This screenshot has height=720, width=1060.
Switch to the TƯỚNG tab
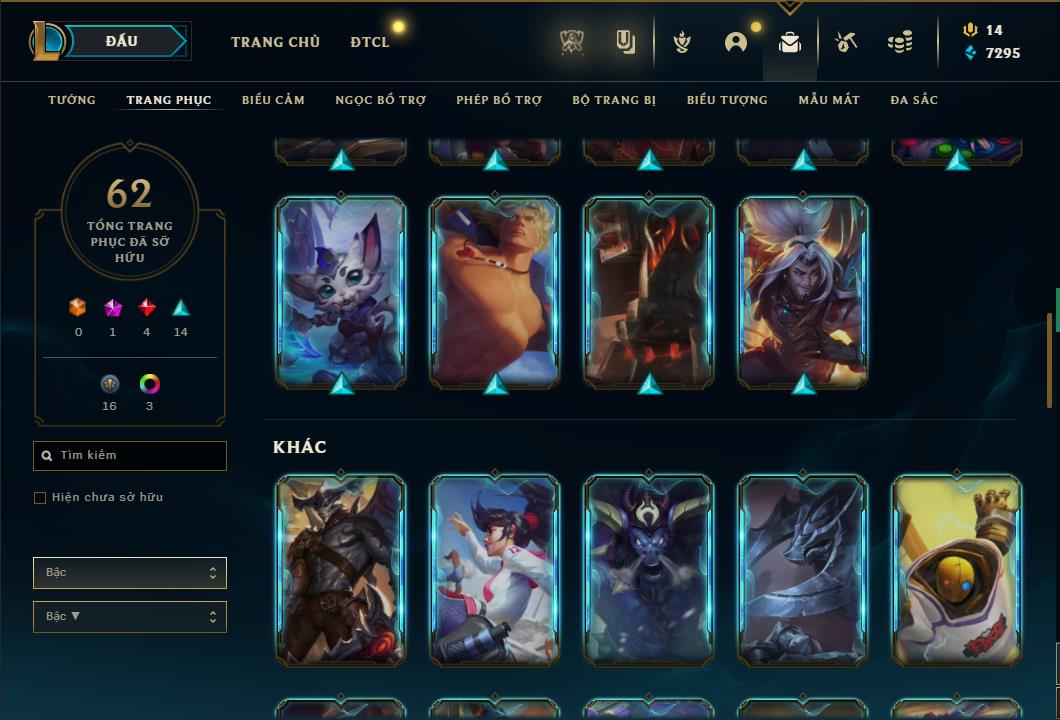coord(72,100)
